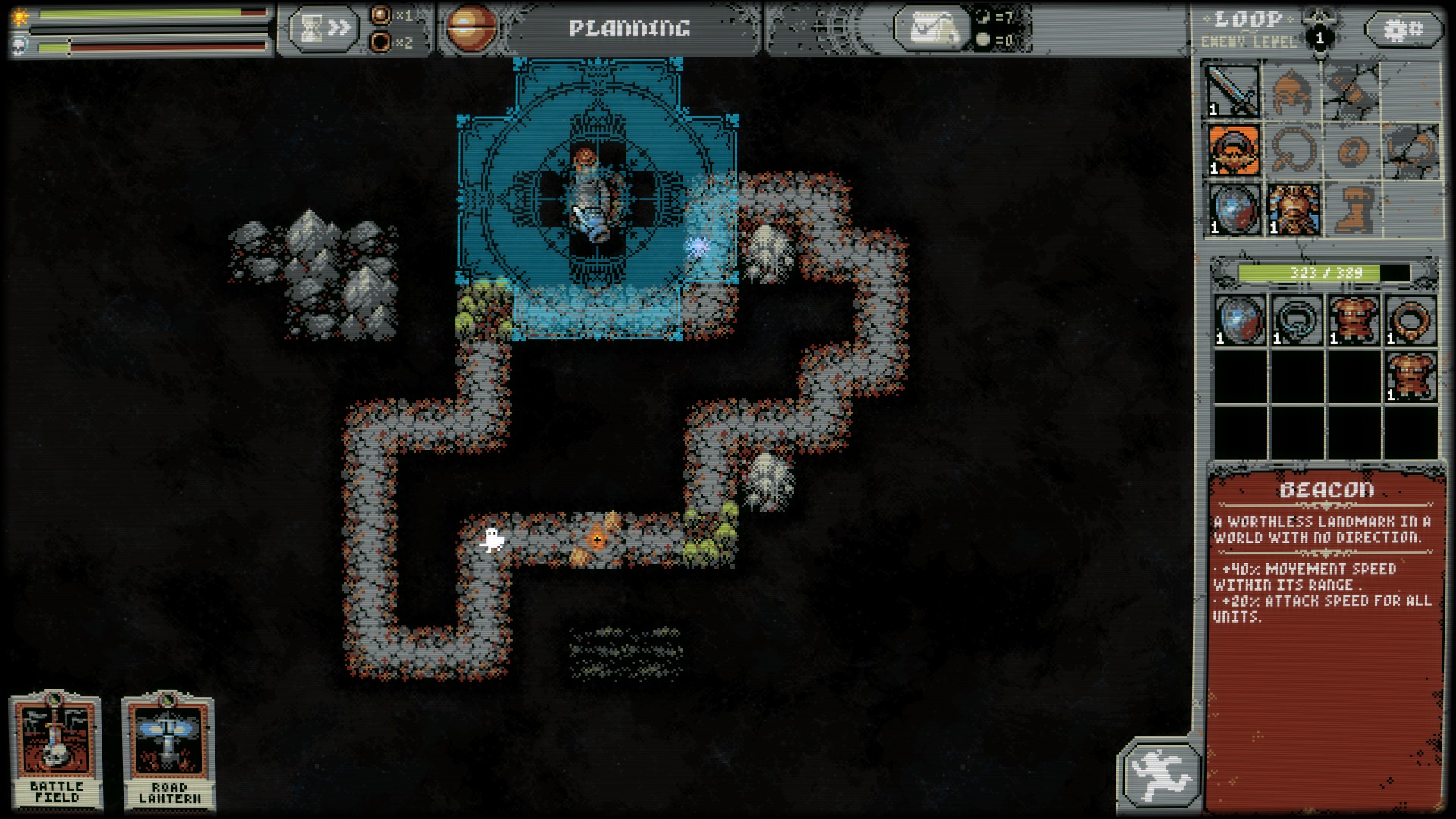The image size is (1456, 819).
Task: Click the empty helmet equipment slot
Action: pos(1293,91)
